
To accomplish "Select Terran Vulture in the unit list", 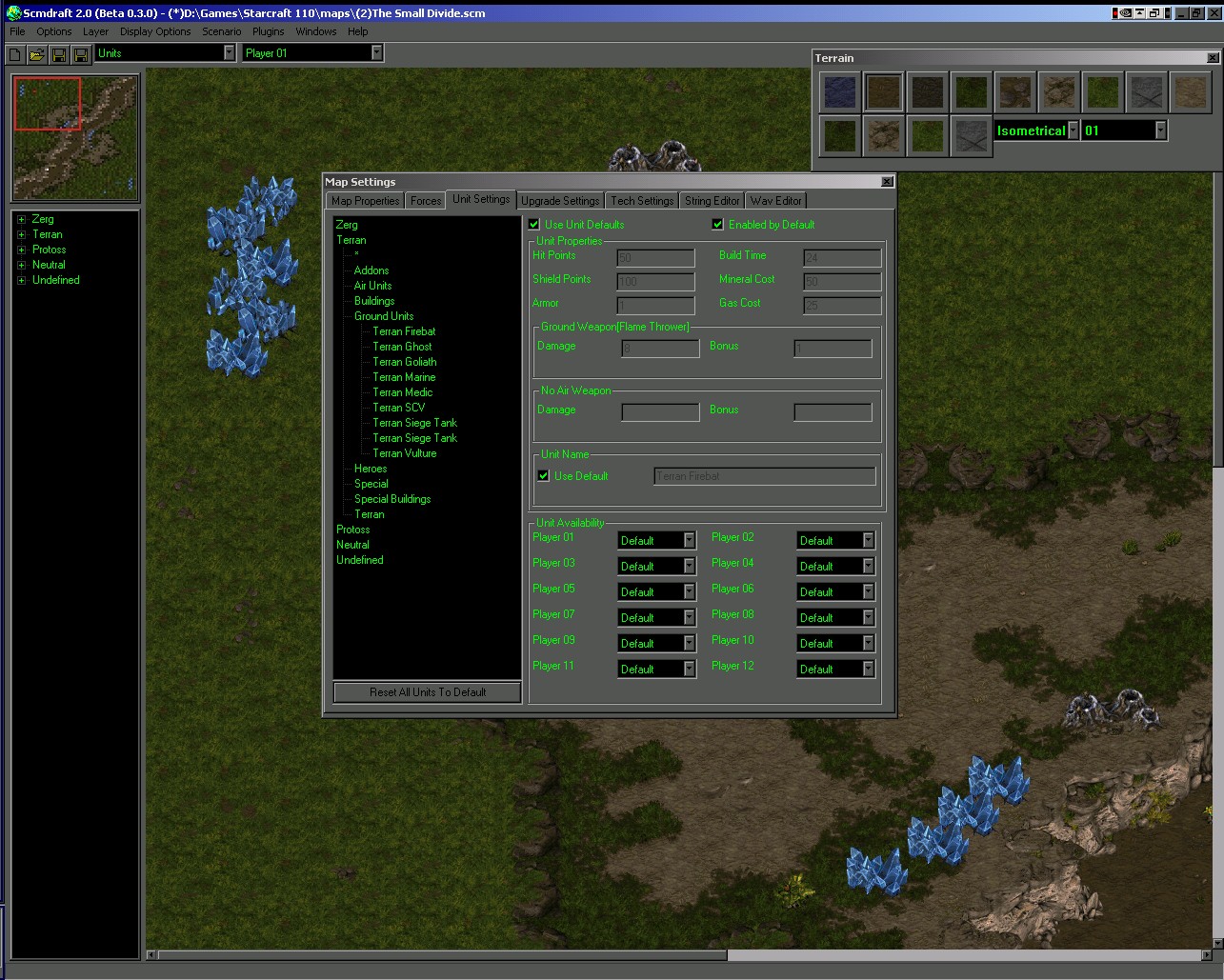I will tap(404, 453).
